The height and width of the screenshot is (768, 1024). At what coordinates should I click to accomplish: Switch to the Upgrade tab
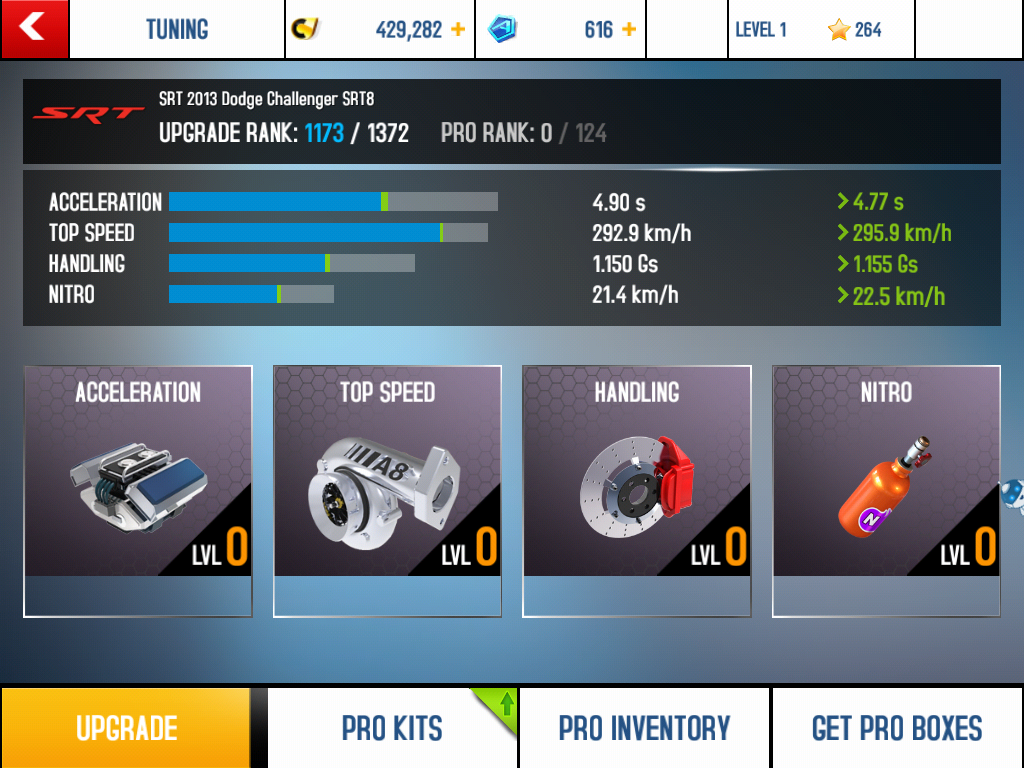point(126,728)
